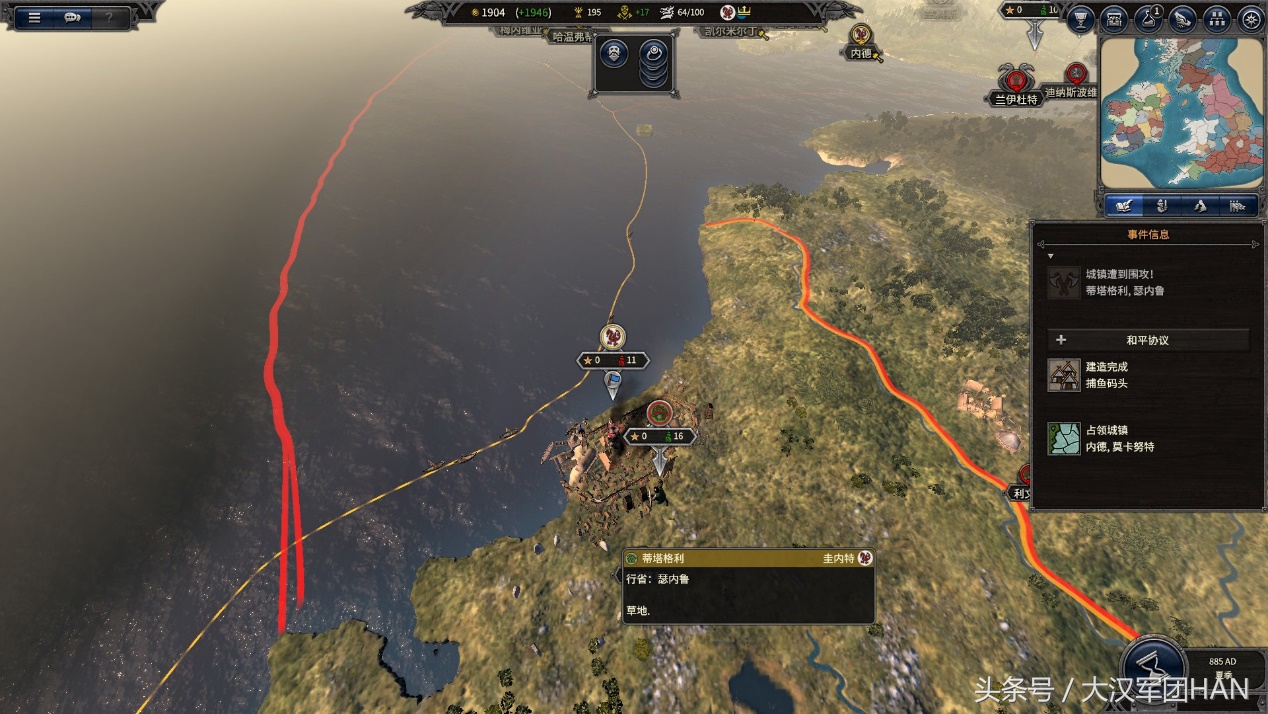Screen dimensions: 1268x714
Task: Click the stacked rings icon
Action: [x=653, y=61]
